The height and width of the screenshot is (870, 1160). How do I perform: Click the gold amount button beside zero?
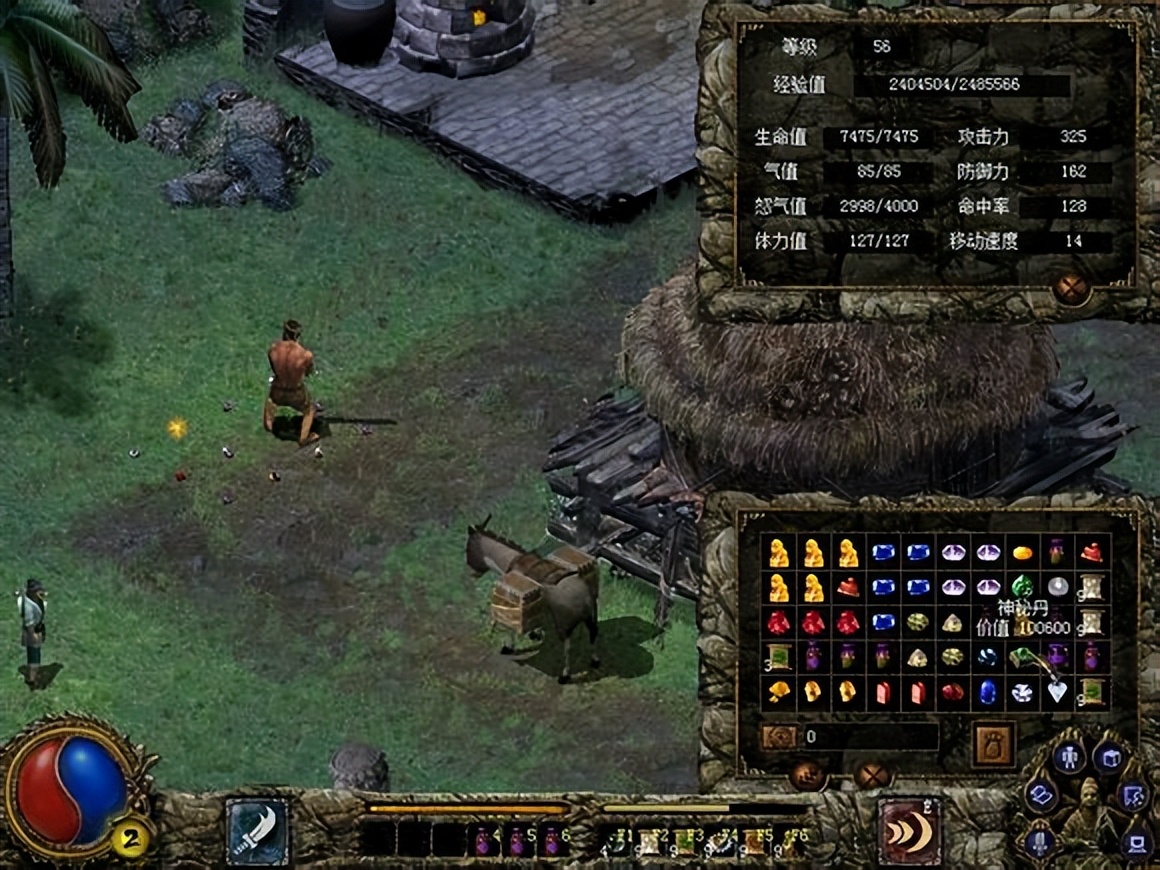[779, 737]
